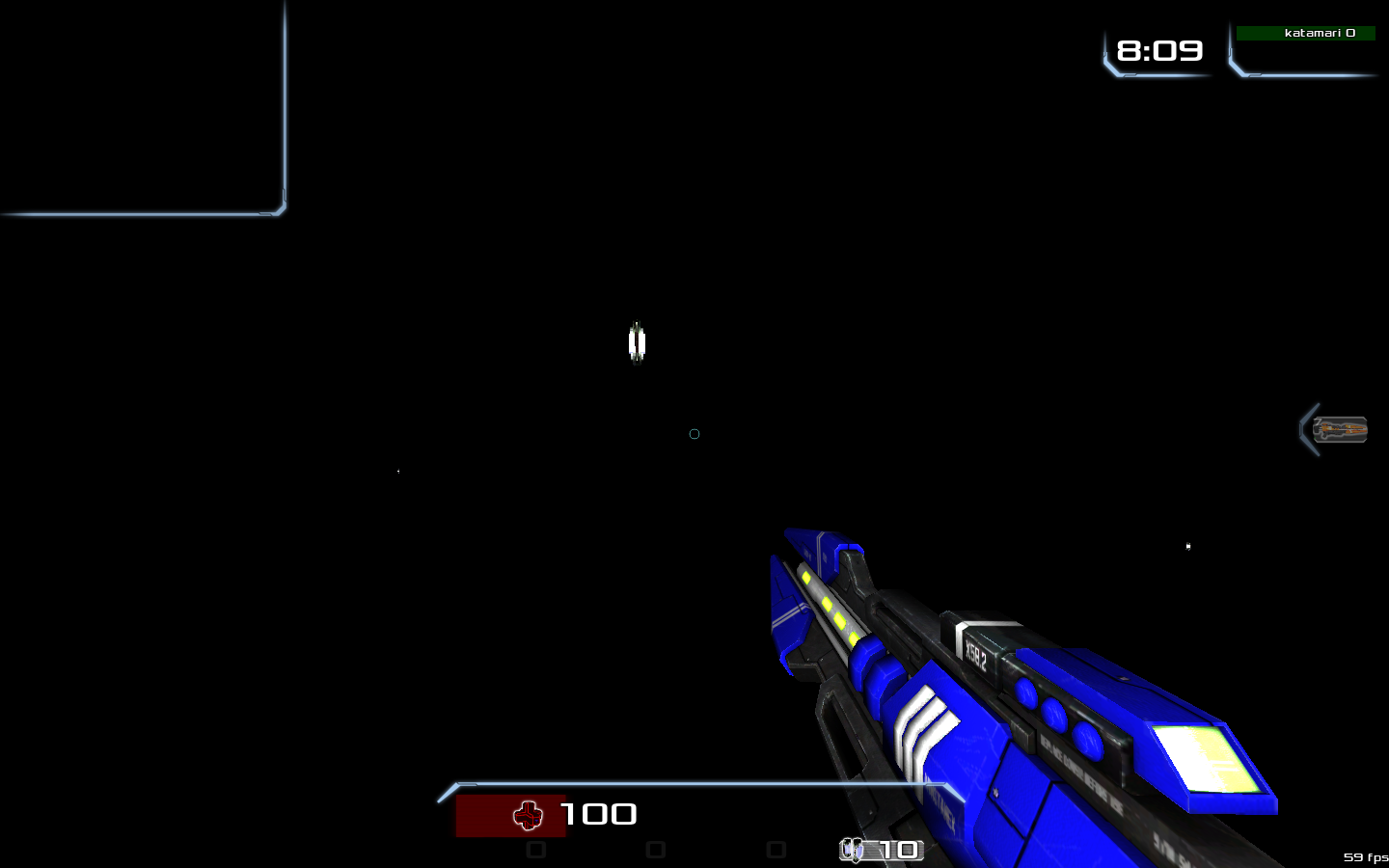Click the XGB.2 label on the weapon model
1389x868 pixels.
coord(976,651)
